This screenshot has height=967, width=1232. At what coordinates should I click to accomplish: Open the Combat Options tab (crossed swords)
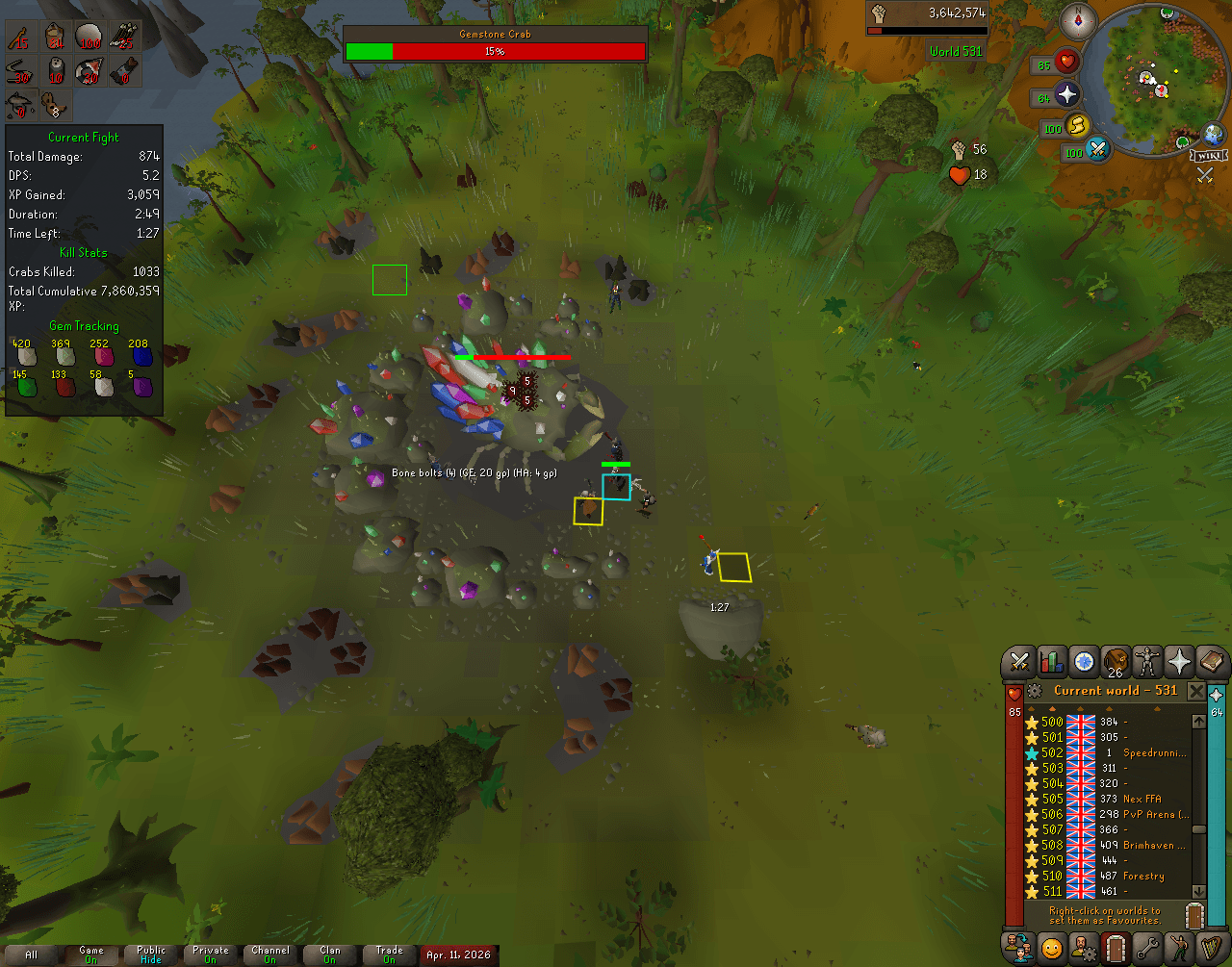coord(1020,662)
